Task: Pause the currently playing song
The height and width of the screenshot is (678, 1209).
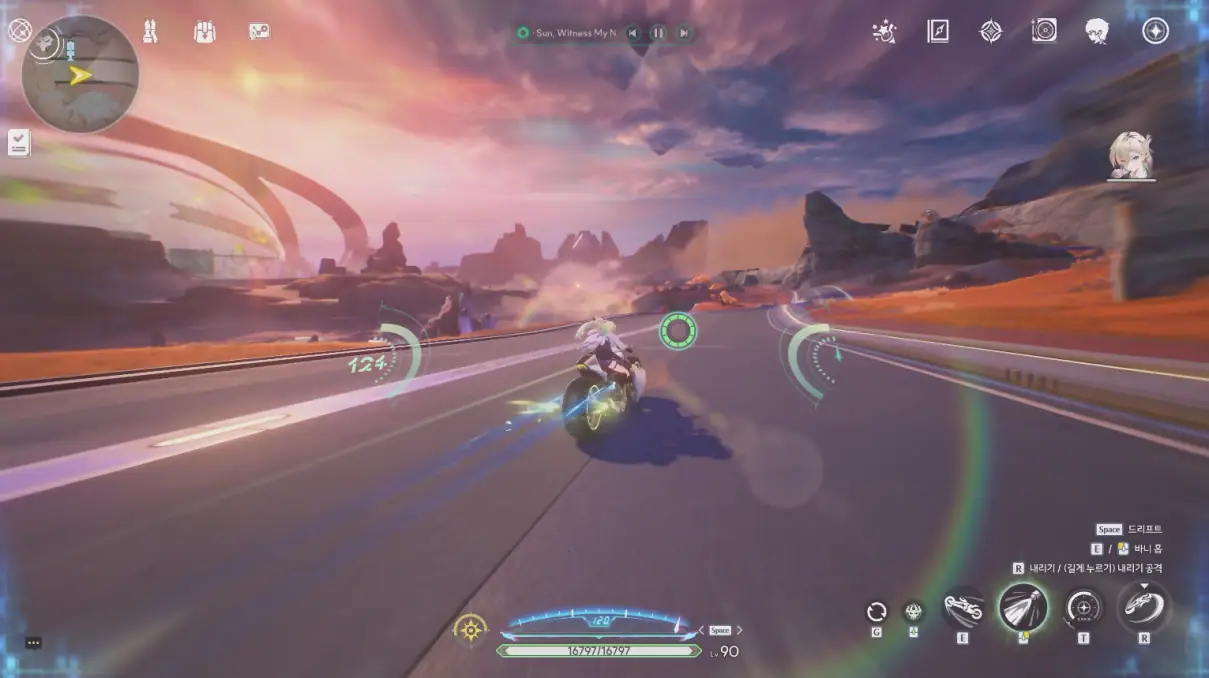Action: point(658,33)
